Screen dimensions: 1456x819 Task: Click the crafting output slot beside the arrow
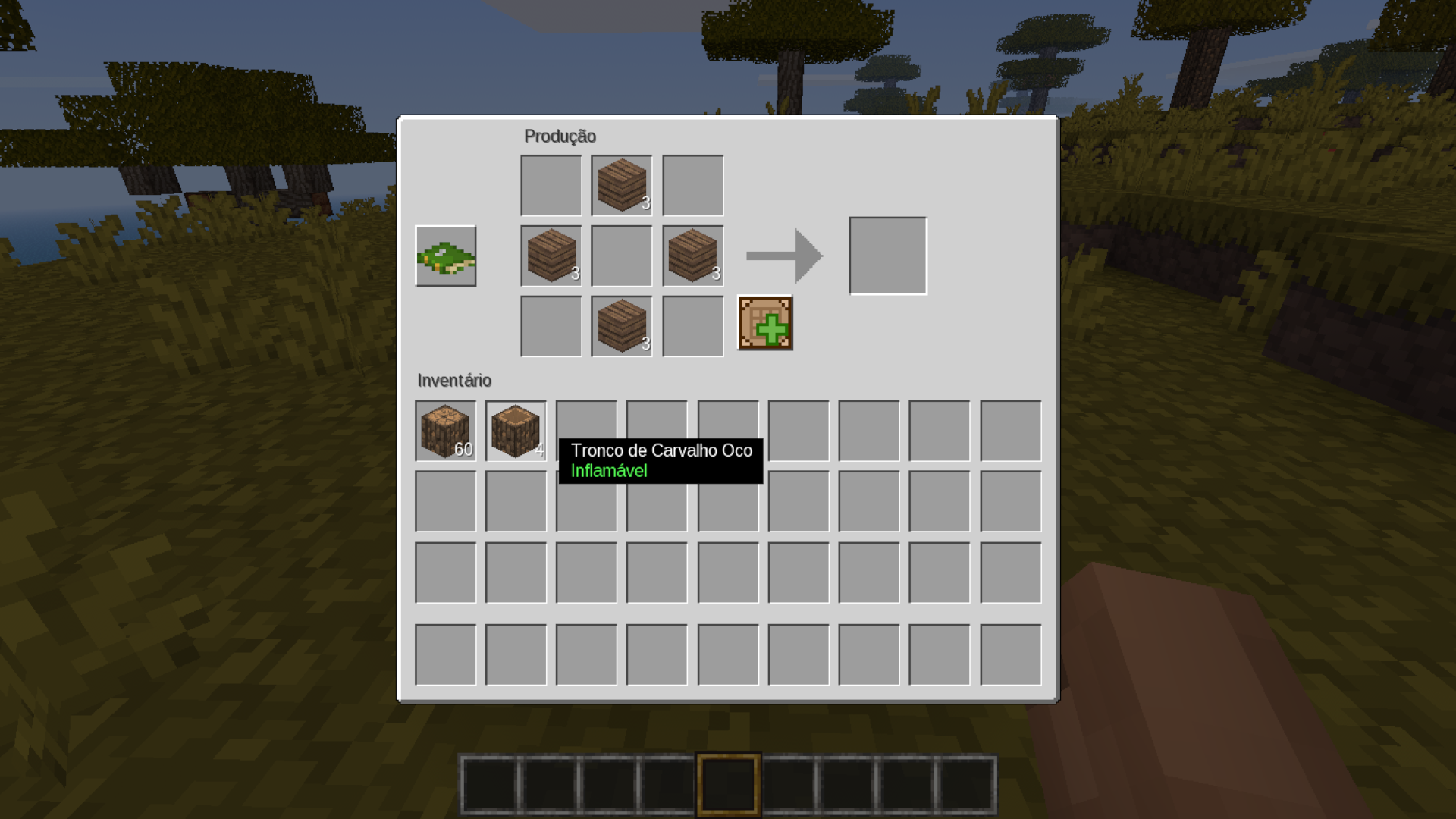tap(887, 256)
